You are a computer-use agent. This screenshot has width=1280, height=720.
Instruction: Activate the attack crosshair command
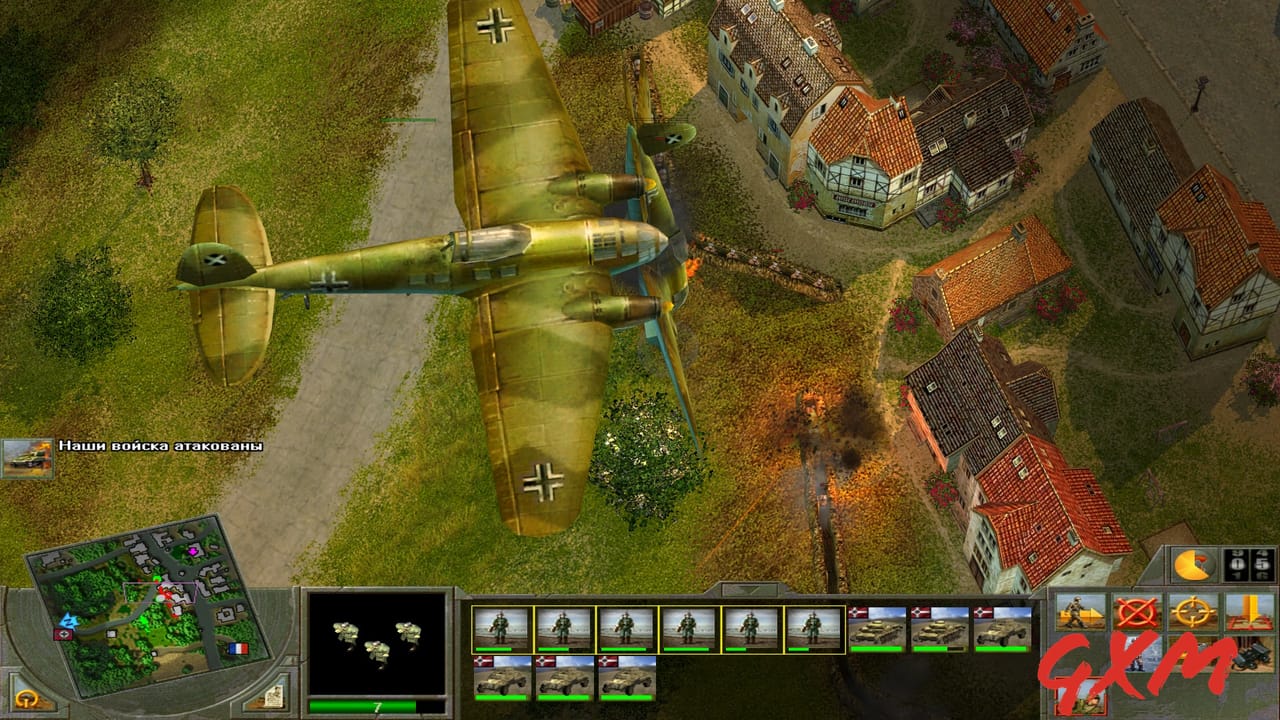[1192, 610]
